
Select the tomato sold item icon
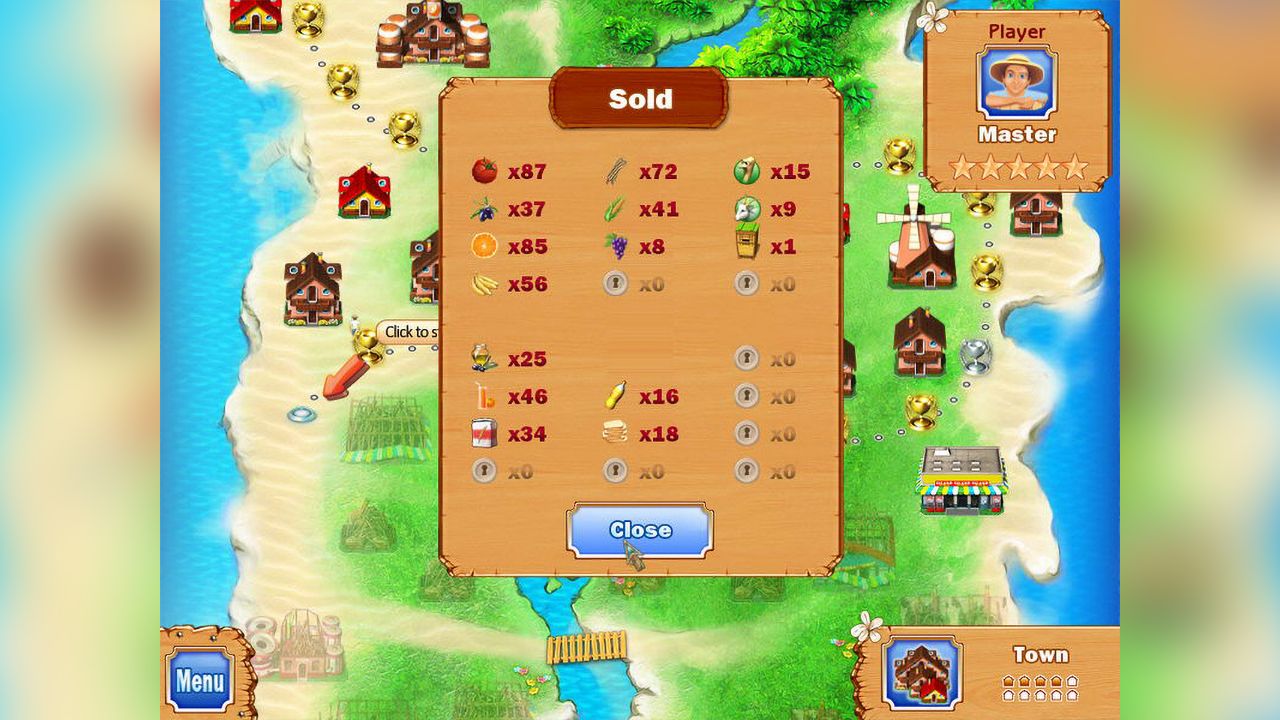point(485,171)
